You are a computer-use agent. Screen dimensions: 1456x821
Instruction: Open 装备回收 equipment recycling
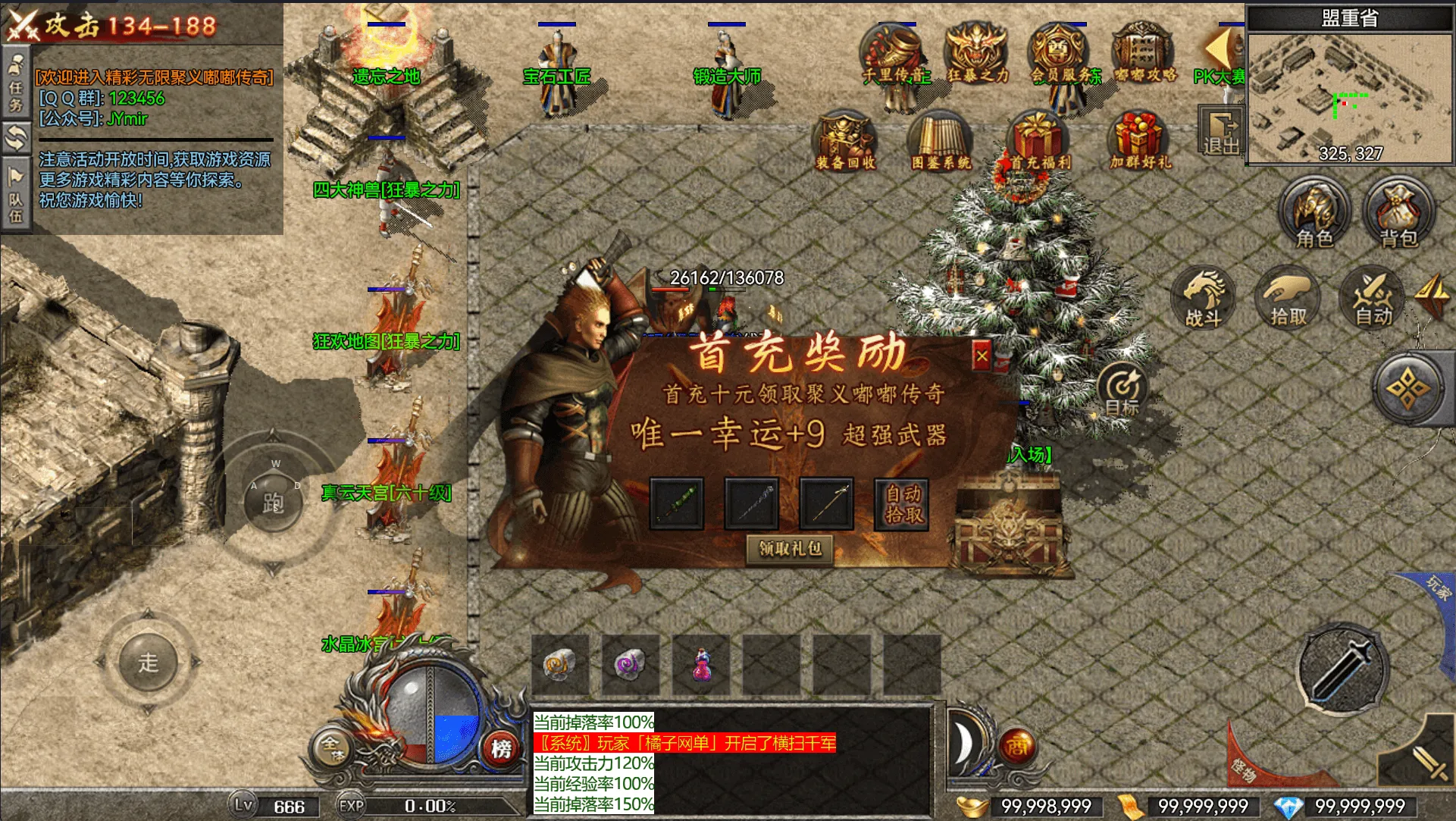point(845,141)
